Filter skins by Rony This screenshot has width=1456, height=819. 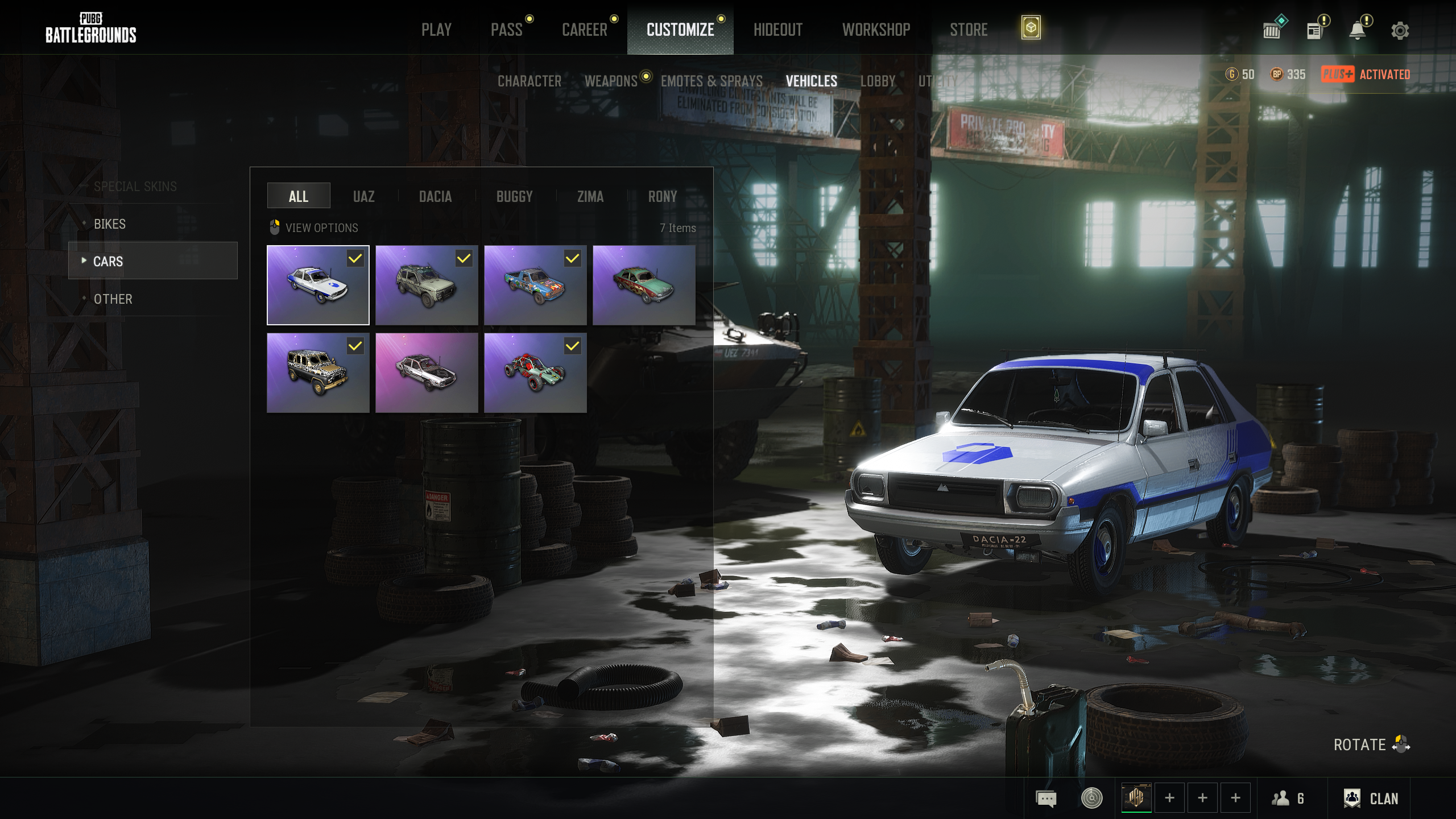click(x=663, y=196)
